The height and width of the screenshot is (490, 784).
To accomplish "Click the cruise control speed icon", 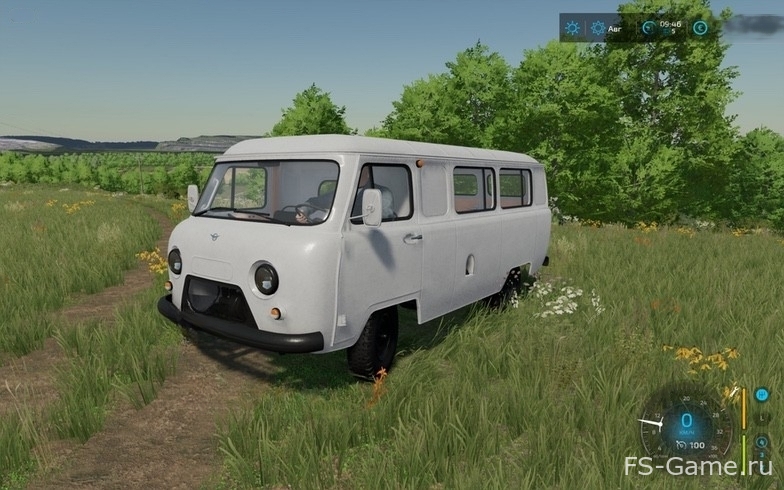I will point(680,445).
